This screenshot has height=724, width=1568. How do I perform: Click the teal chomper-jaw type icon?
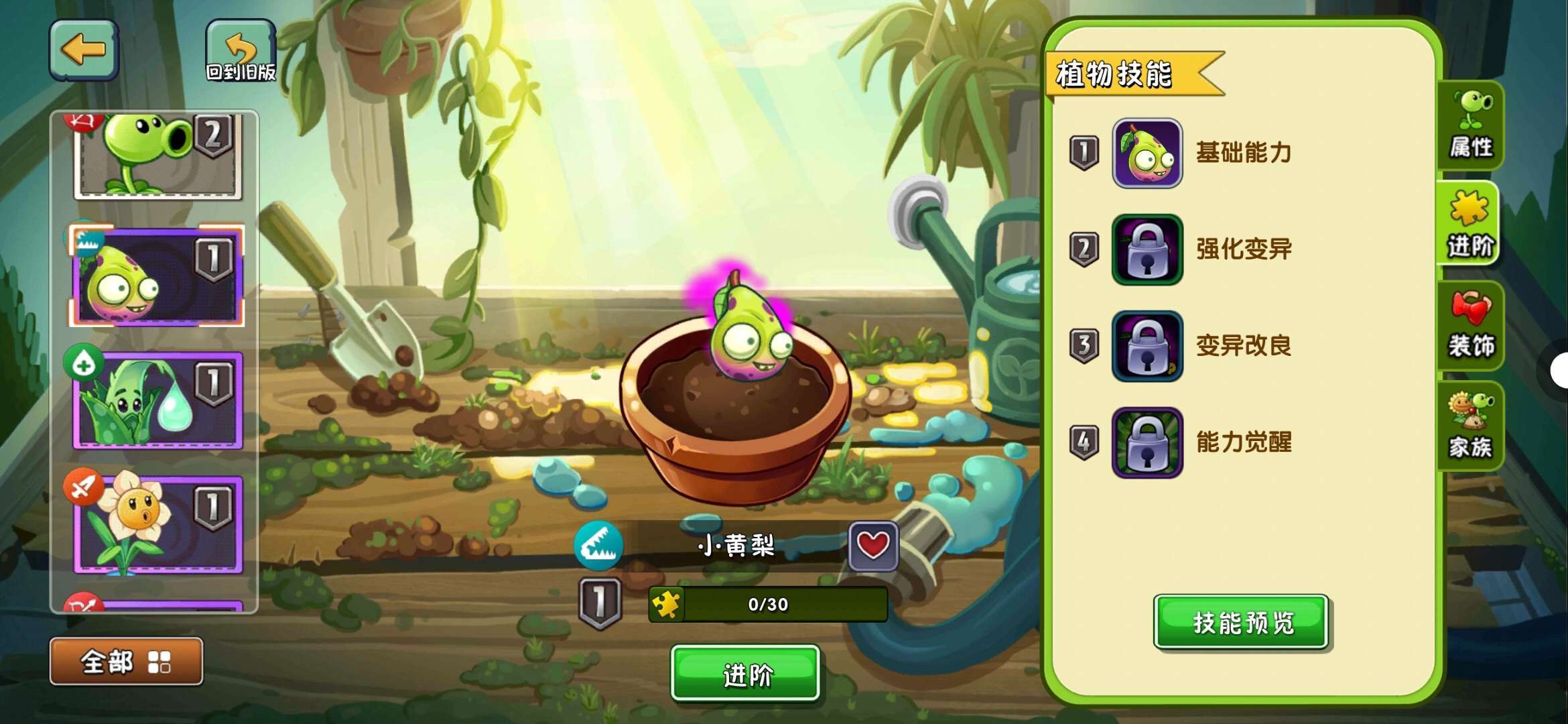coord(598,546)
